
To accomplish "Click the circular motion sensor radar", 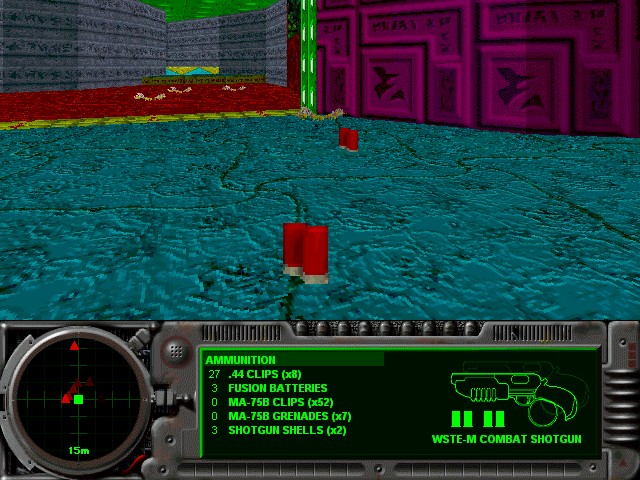I will [x=77, y=400].
